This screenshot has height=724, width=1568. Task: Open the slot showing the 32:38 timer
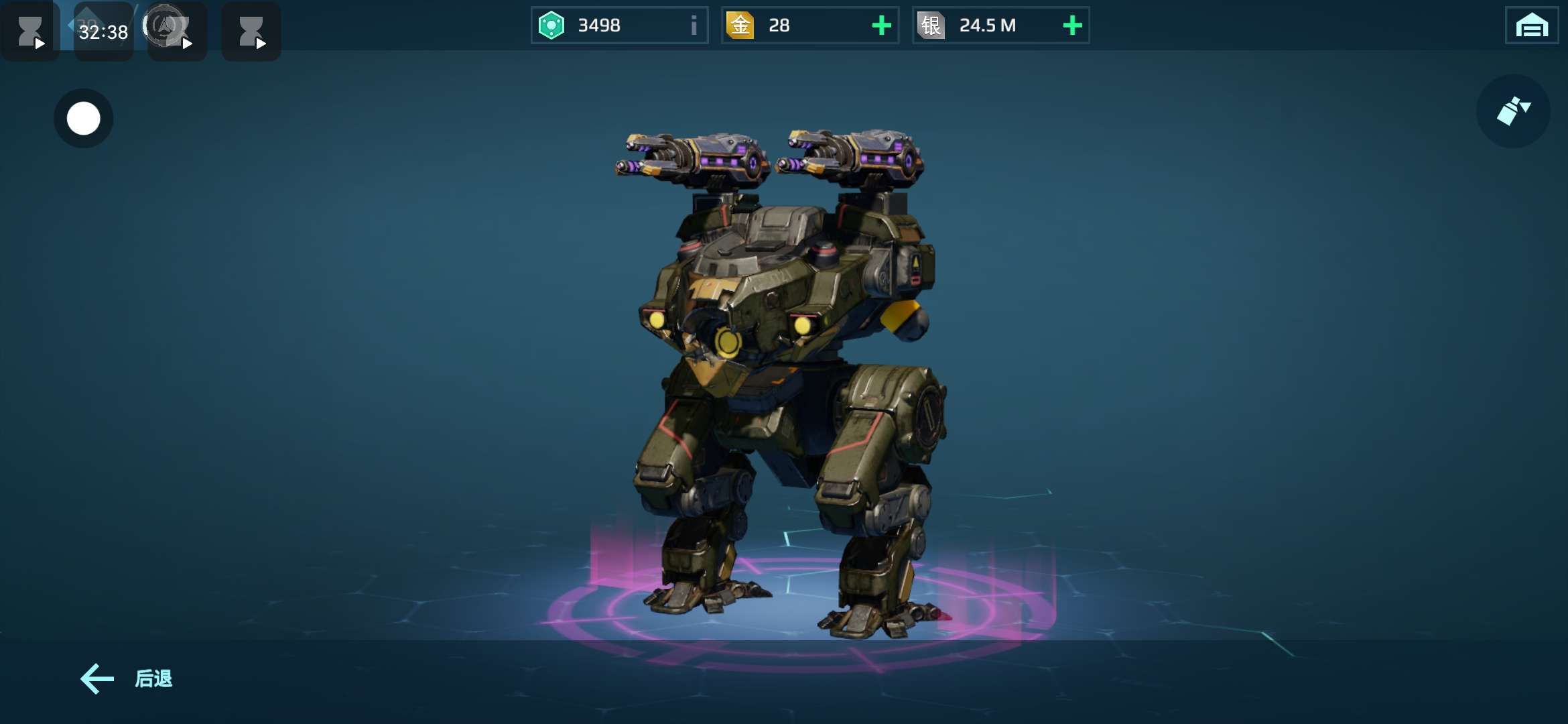(x=103, y=31)
